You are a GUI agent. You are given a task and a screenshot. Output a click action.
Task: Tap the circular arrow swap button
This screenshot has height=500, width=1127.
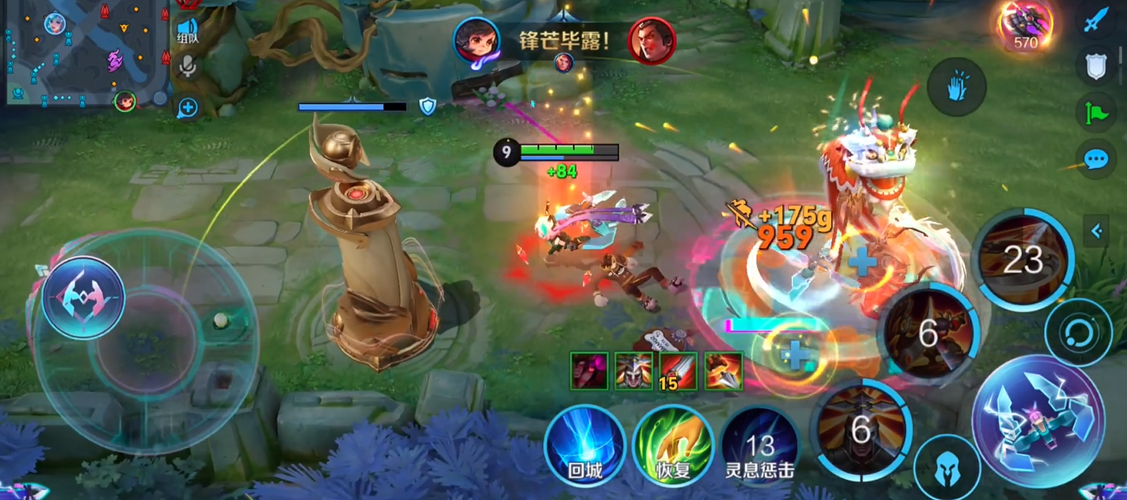pos(1078,331)
